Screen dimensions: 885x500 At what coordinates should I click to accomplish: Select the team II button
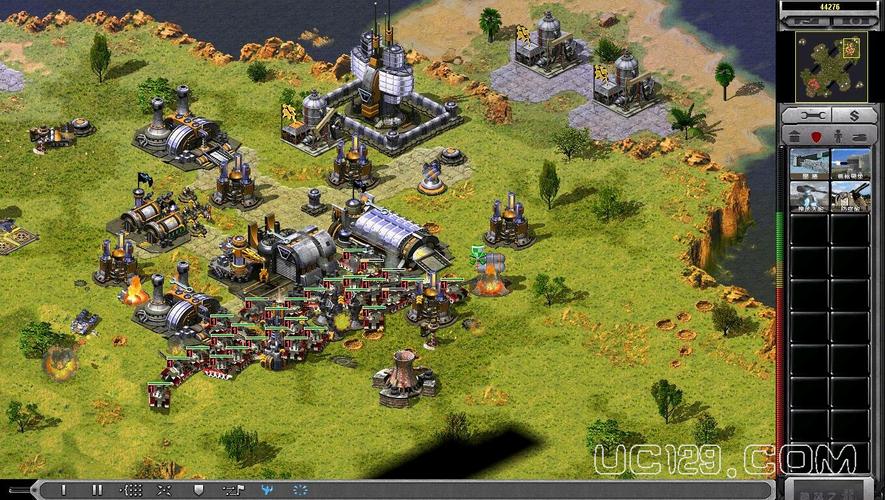[97, 490]
